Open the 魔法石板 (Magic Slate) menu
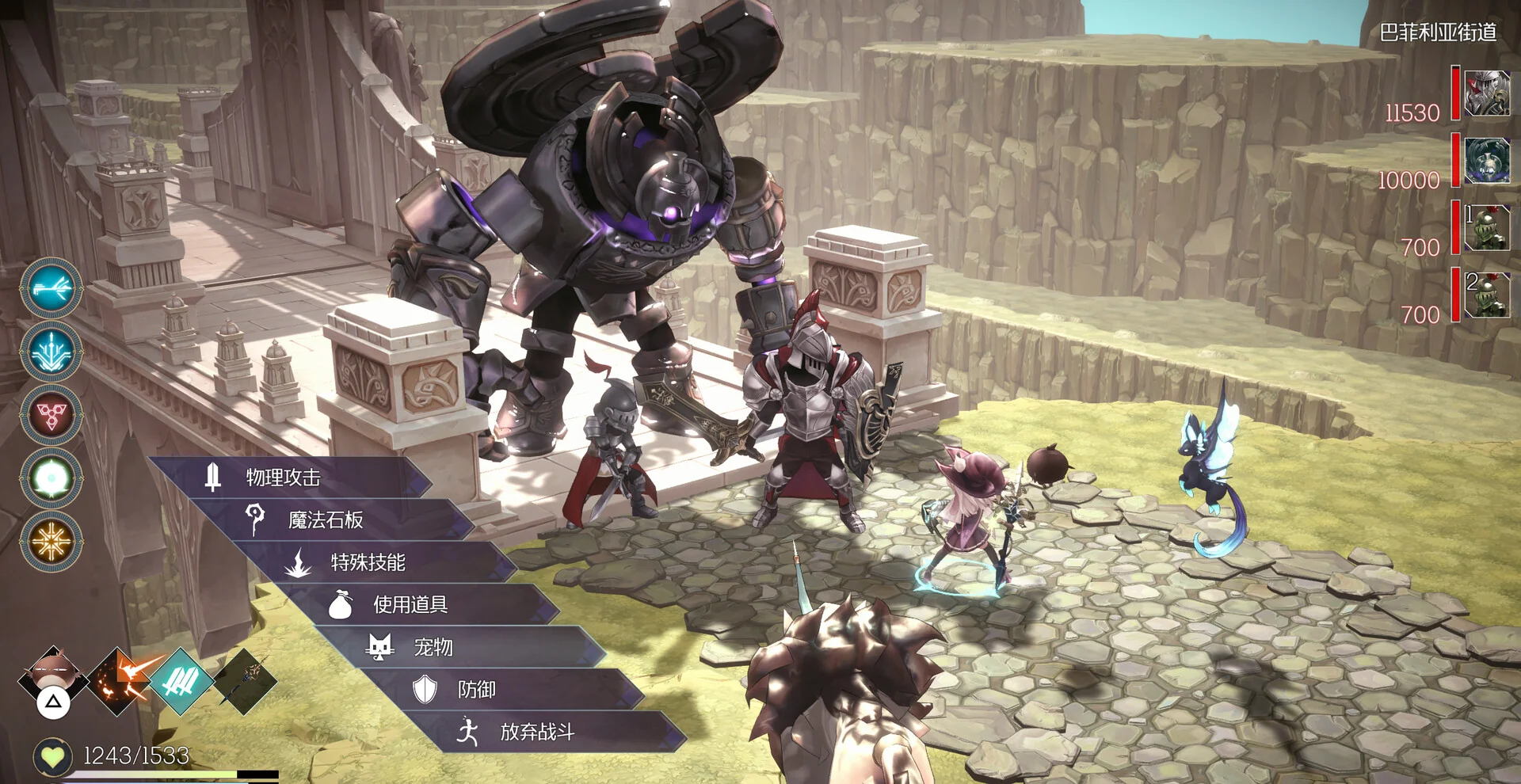The height and width of the screenshot is (784, 1521). [x=325, y=519]
